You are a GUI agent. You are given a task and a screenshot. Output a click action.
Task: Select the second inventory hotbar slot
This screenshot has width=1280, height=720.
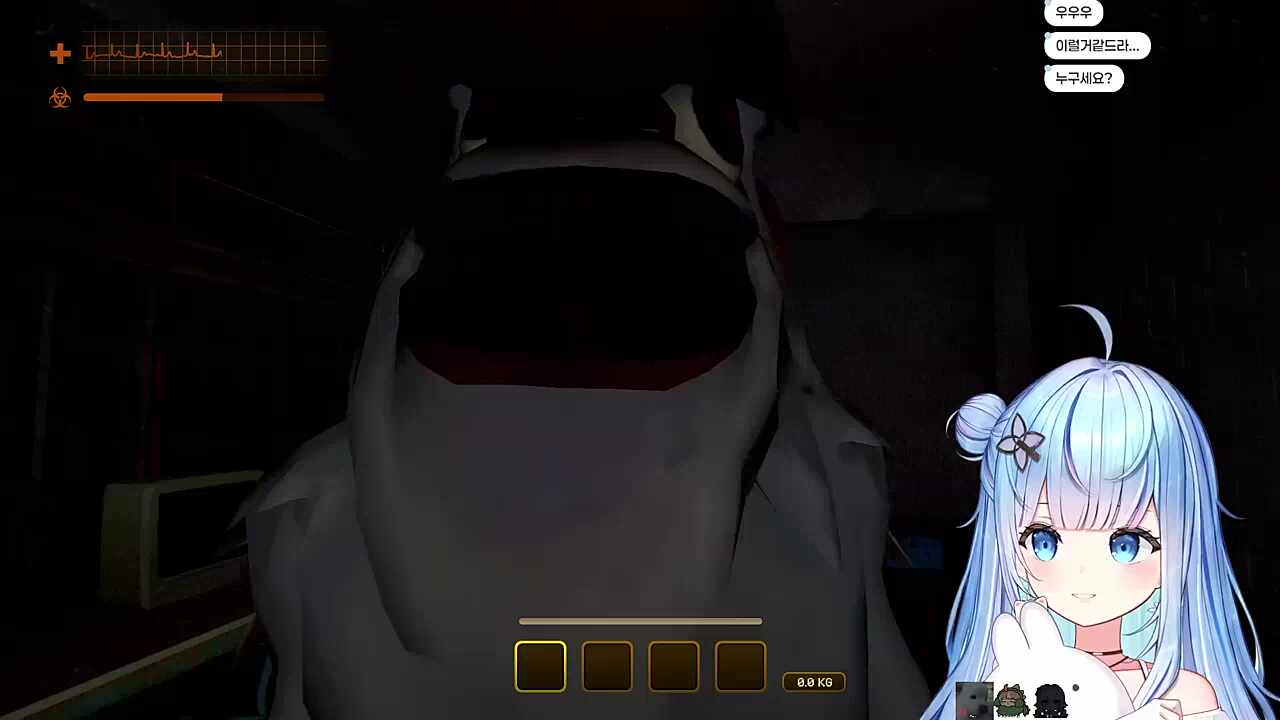(x=607, y=666)
